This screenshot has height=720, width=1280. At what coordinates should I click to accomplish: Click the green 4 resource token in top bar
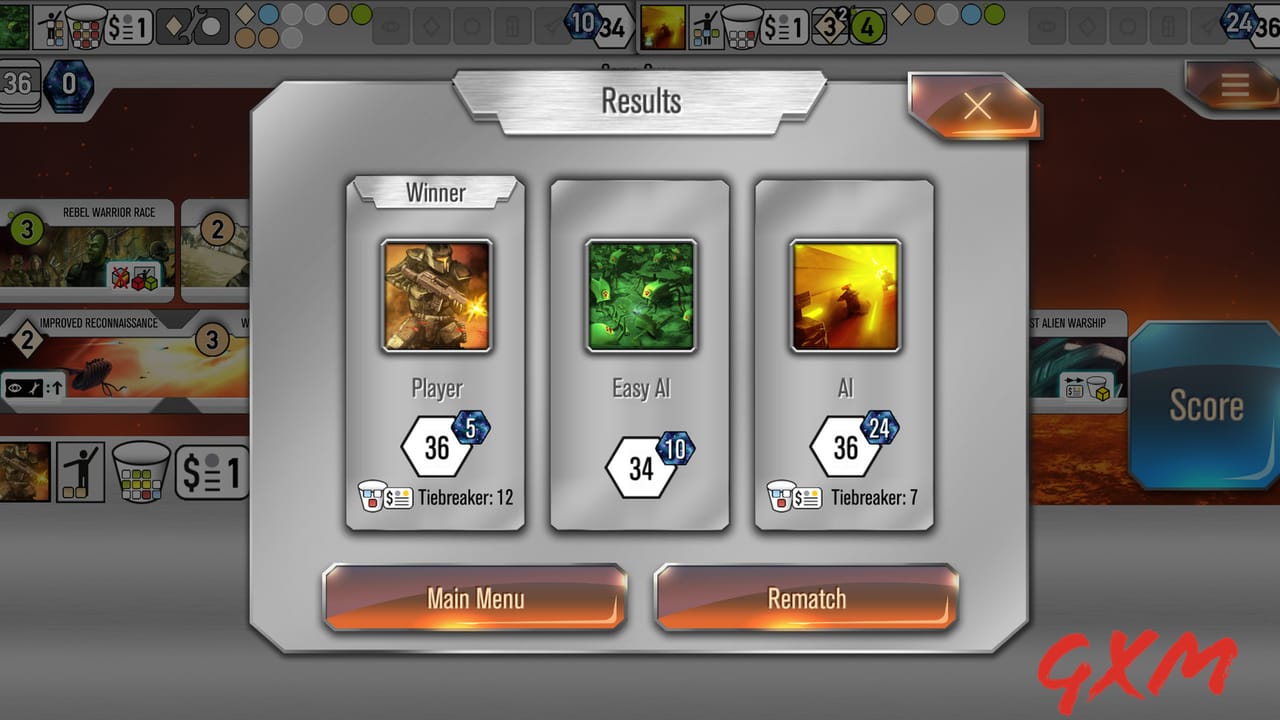pyautogui.click(x=868, y=27)
